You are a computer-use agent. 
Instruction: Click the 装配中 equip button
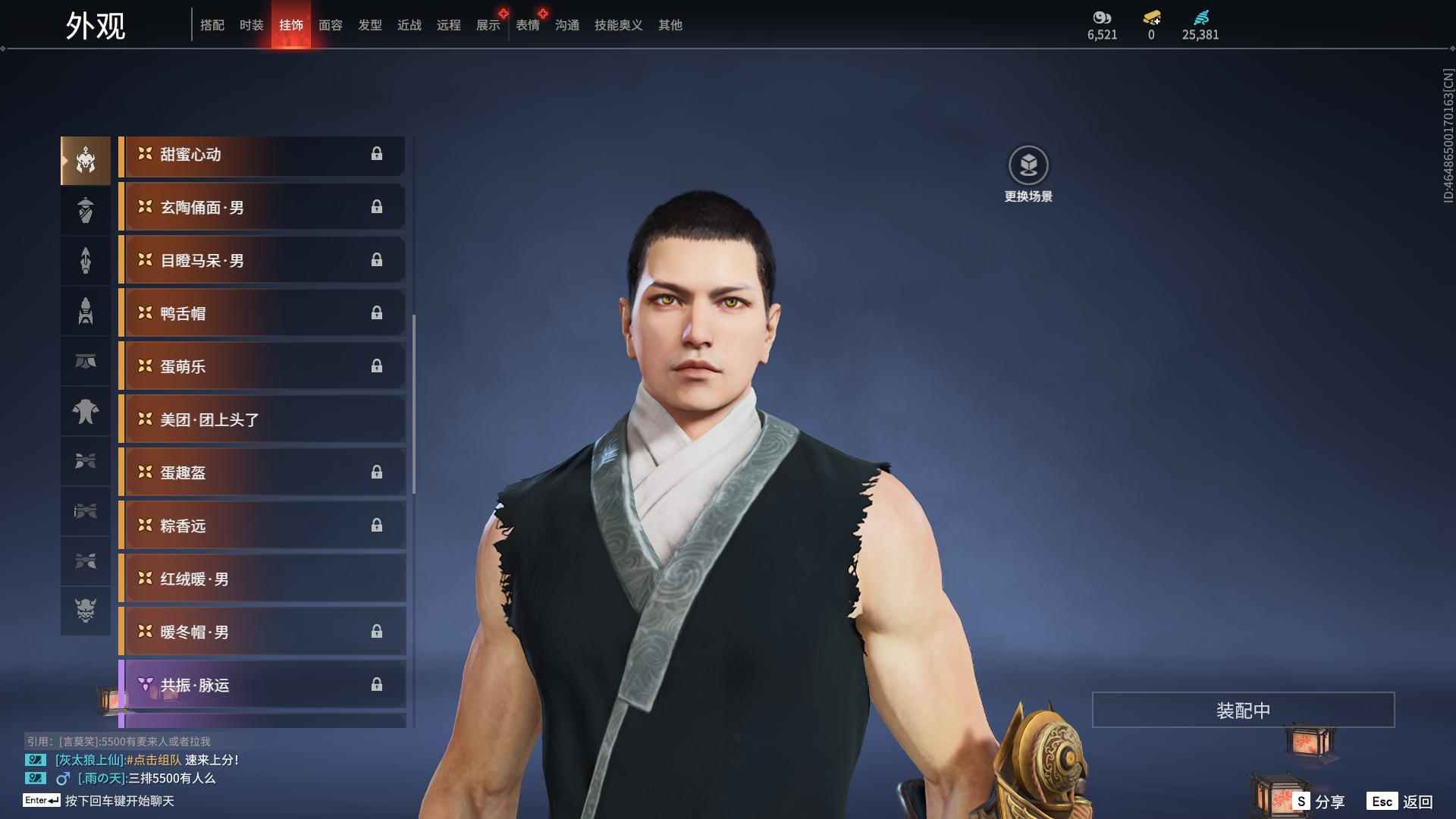coord(1242,710)
